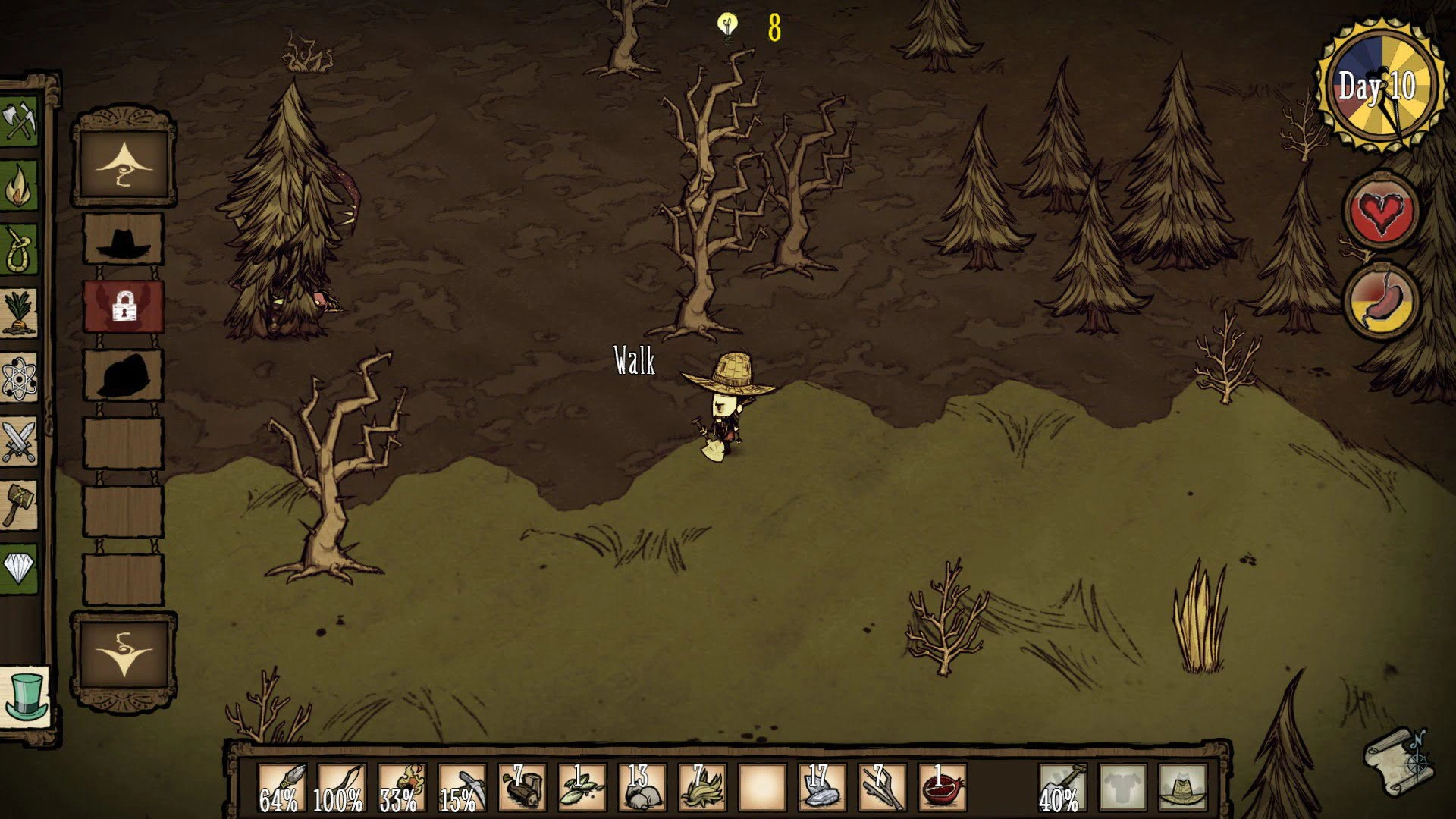The width and height of the screenshot is (1456, 819).
Task: Switch to the Fight crossed-swords tab
Action: [x=18, y=441]
